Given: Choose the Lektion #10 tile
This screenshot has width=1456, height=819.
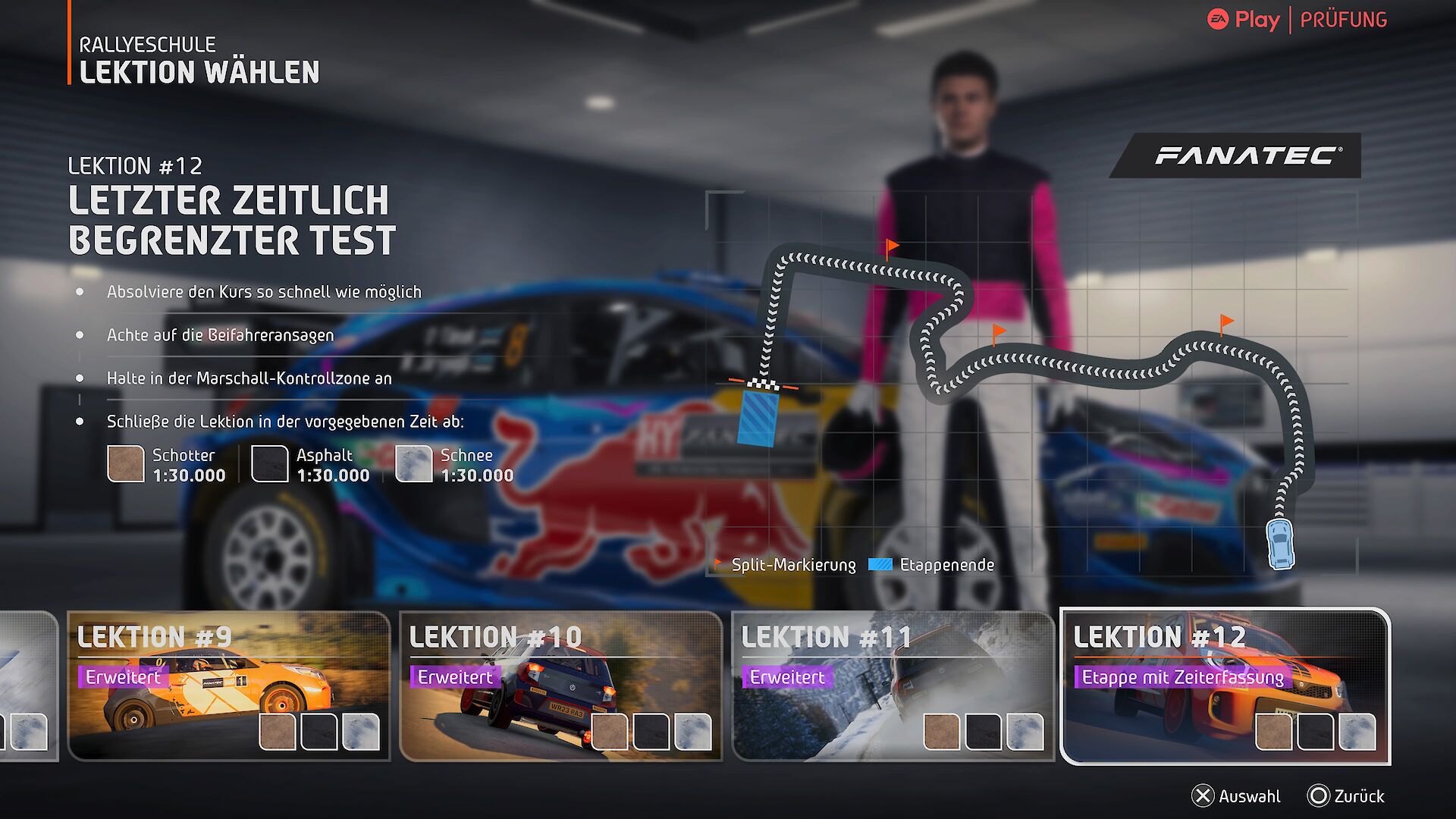Looking at the screenshot, I should [x=560, y=686].
